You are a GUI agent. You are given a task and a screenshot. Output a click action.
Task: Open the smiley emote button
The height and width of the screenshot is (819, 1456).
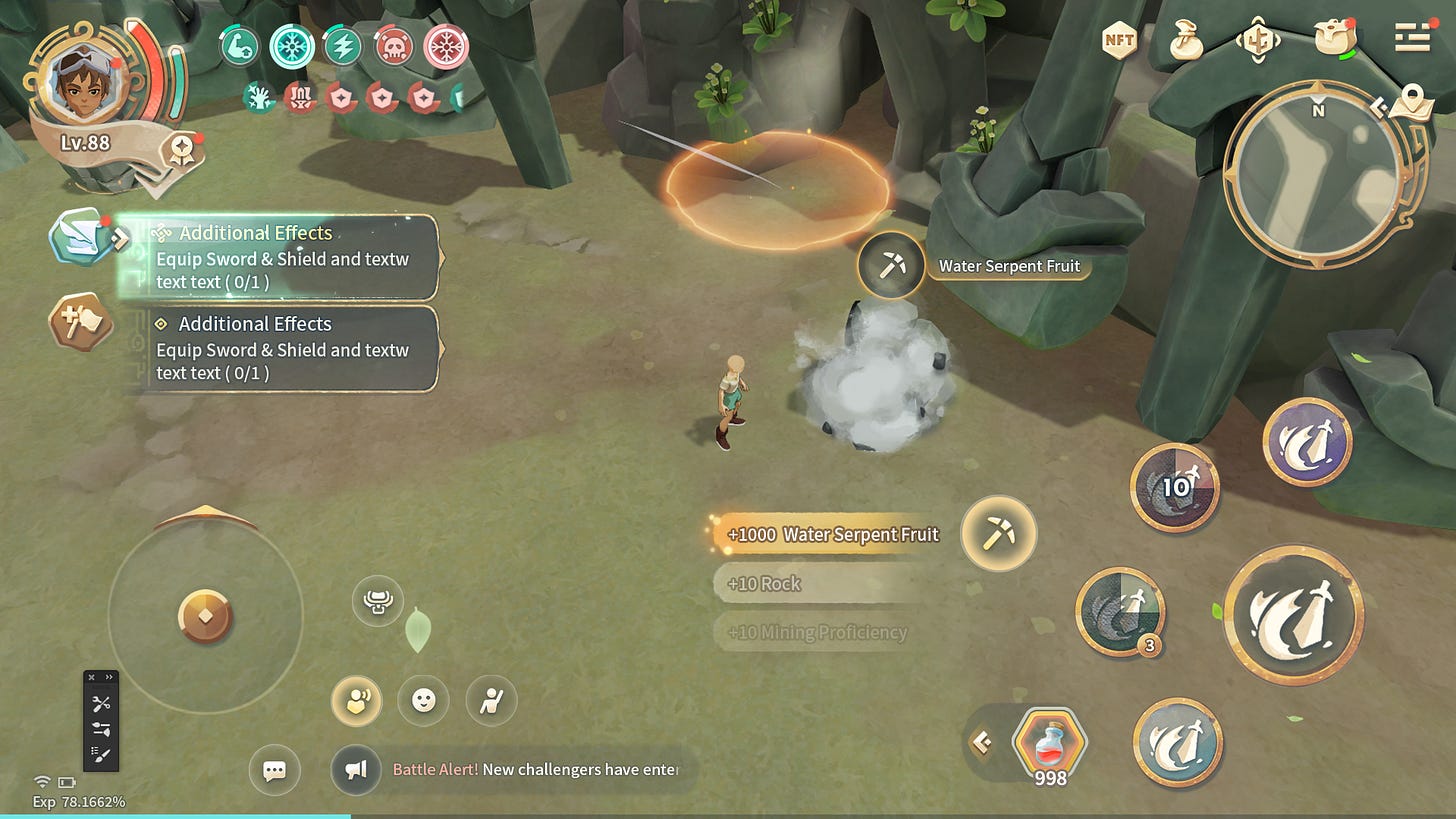(423, 701)
